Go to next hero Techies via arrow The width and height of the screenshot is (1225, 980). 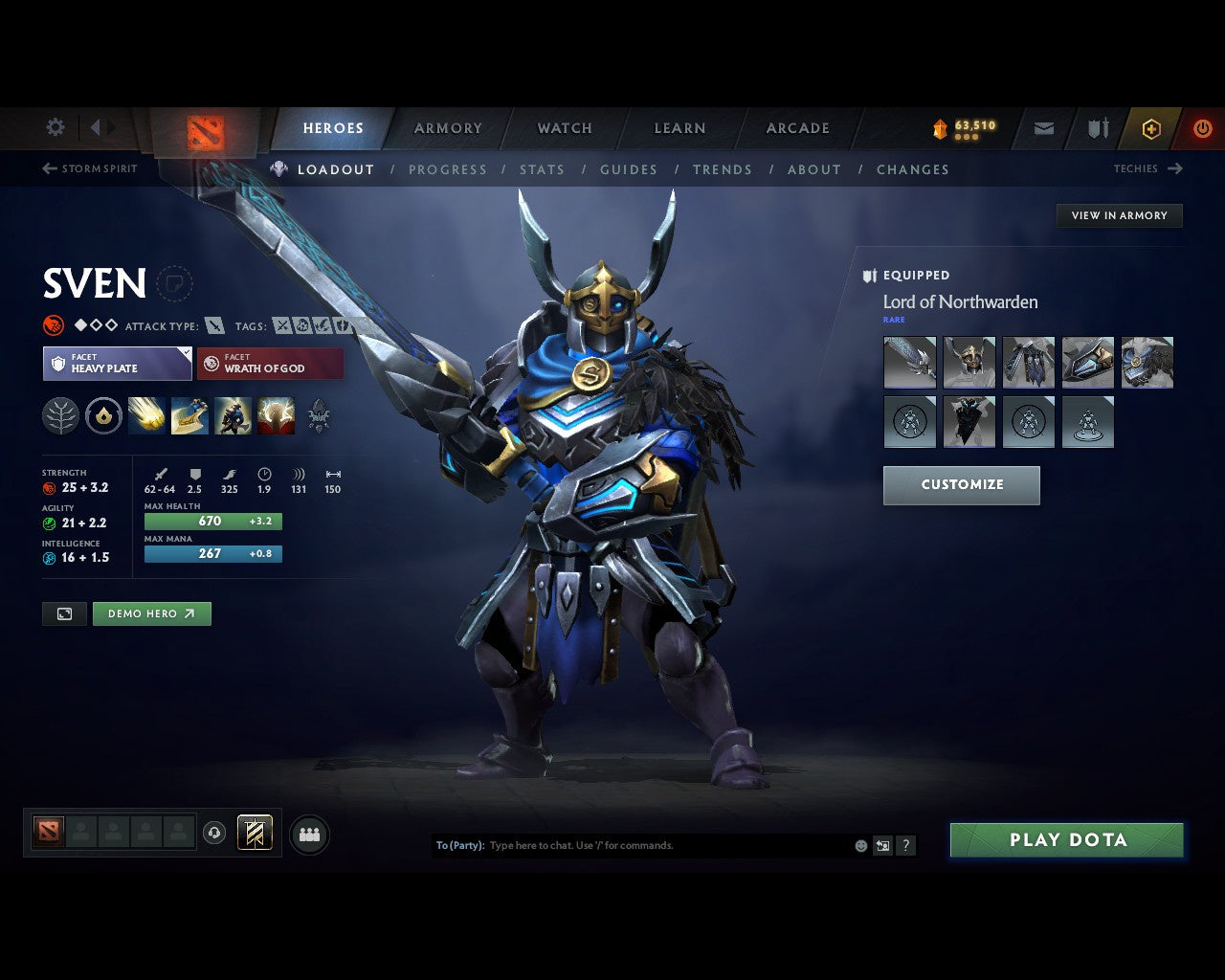click(1174, 168)
